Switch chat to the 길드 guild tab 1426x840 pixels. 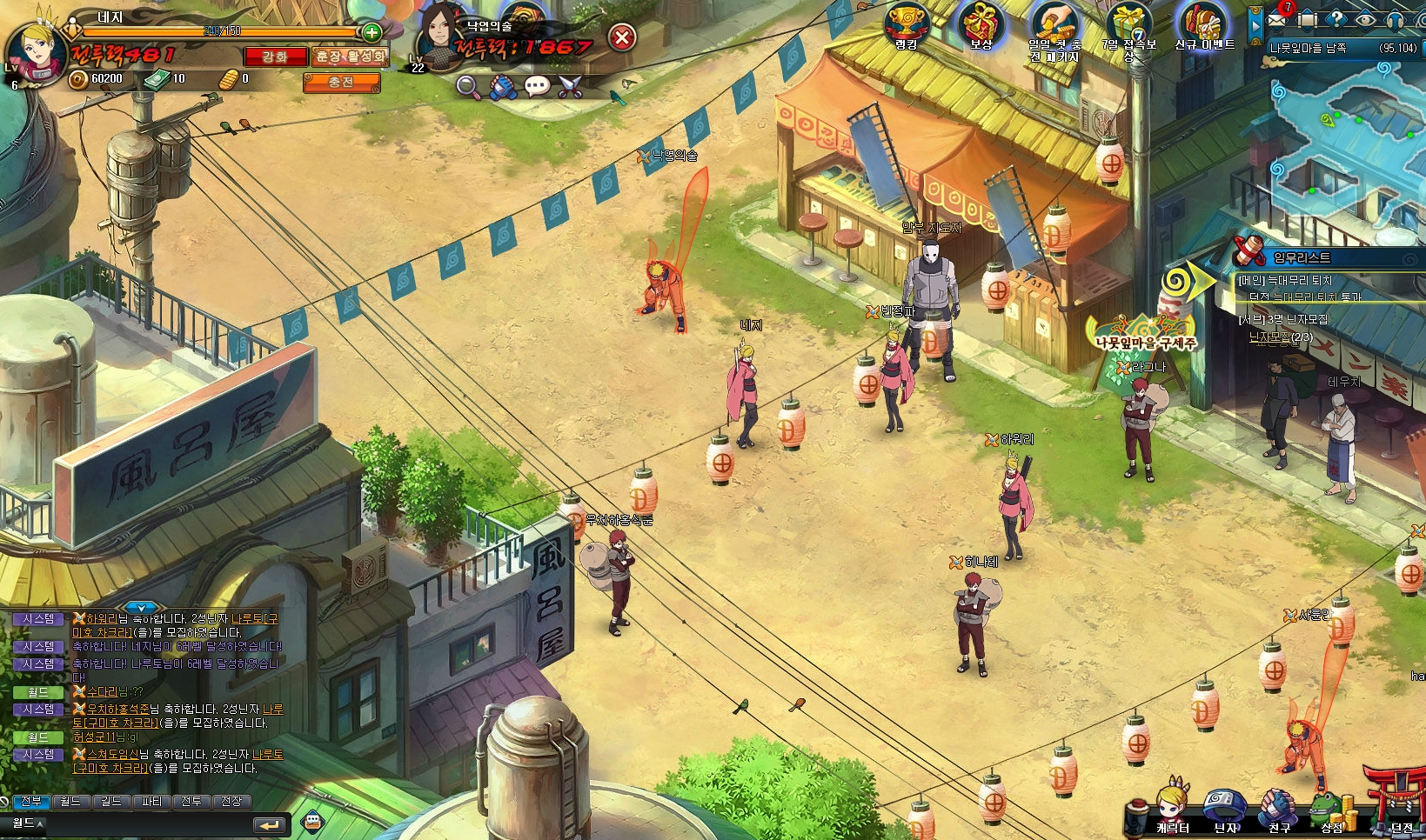(x=110, y=801)
